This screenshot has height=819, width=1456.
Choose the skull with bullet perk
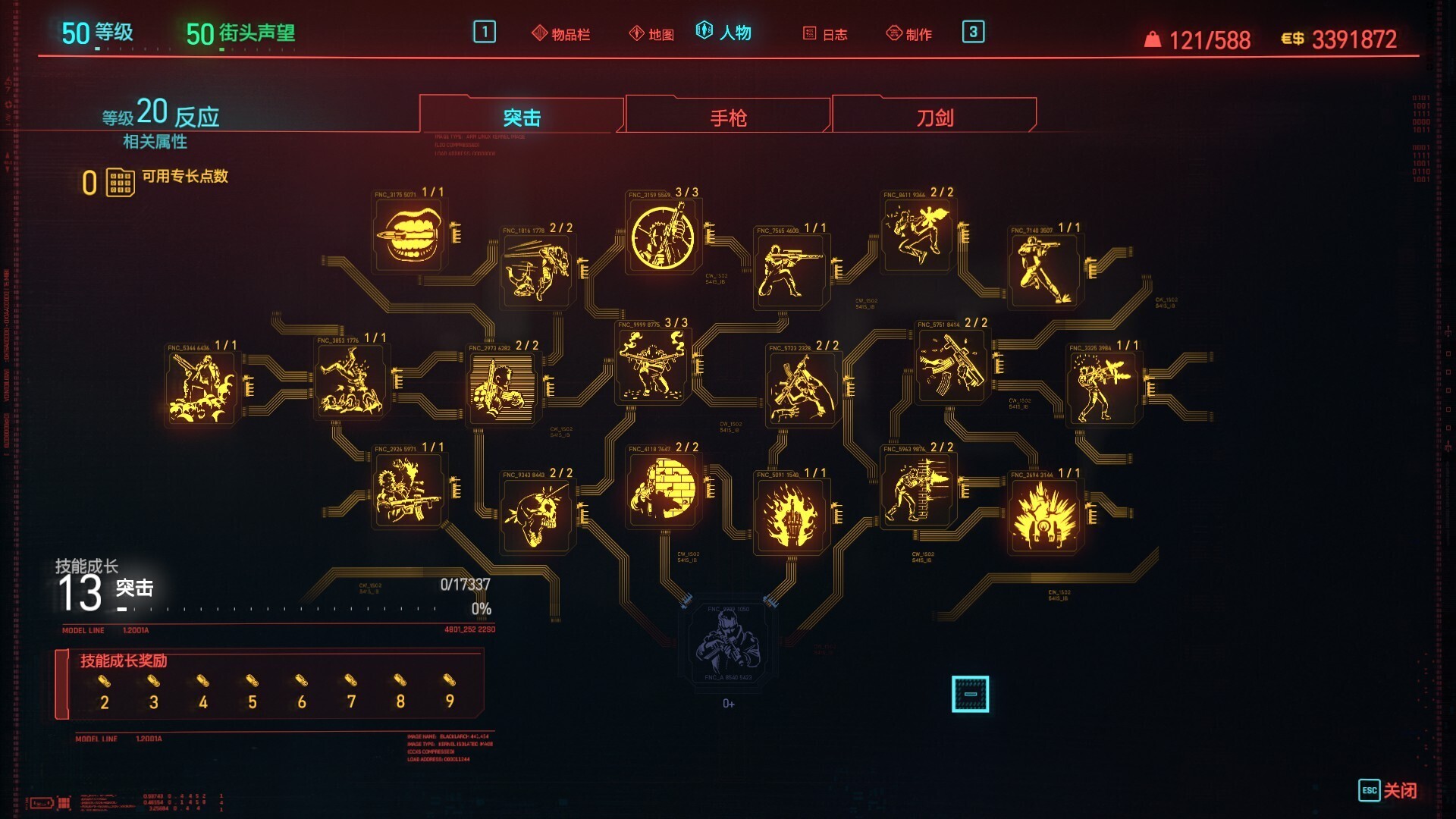click(537, 516)
